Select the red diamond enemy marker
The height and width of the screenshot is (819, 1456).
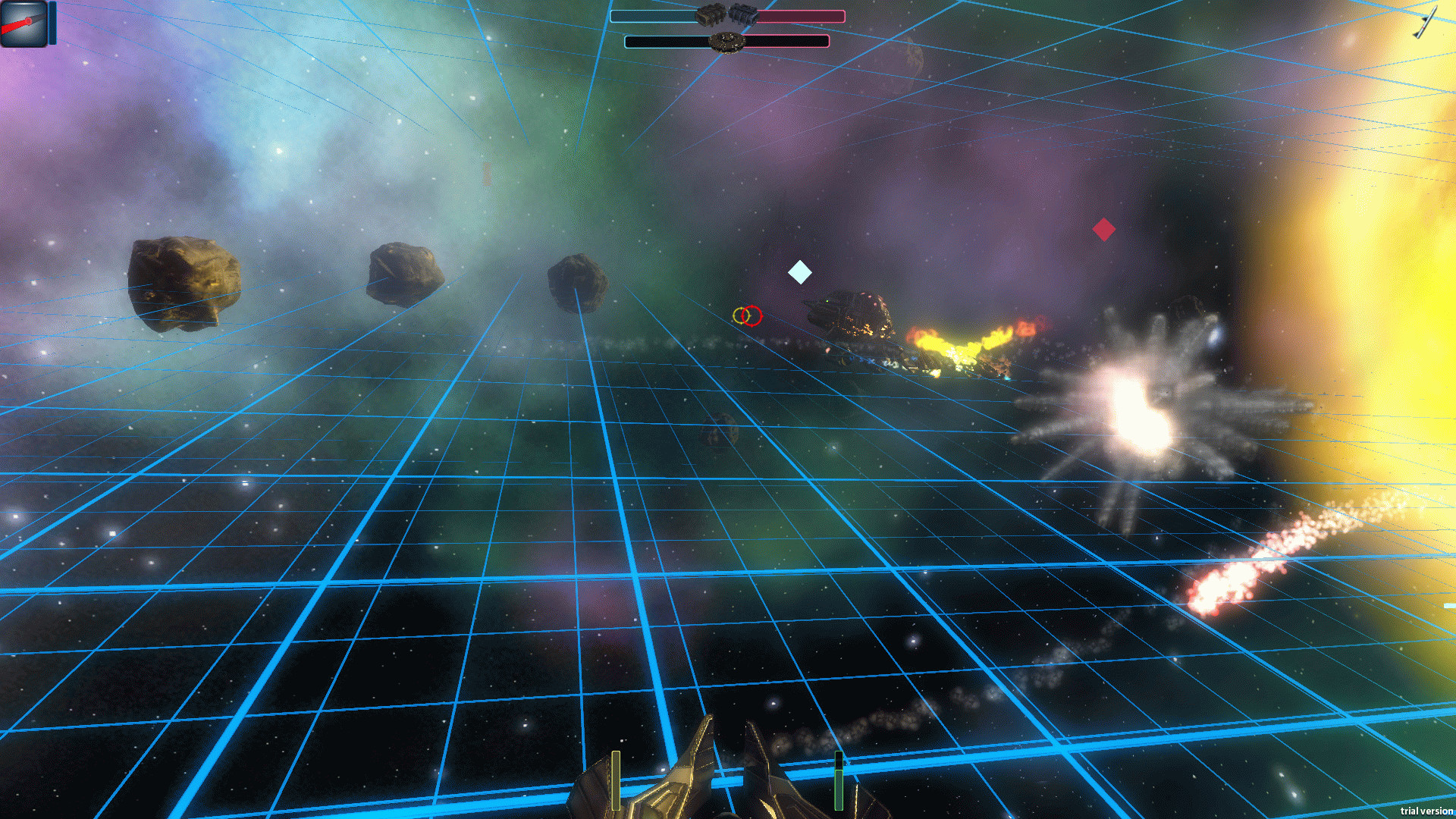1103,229
